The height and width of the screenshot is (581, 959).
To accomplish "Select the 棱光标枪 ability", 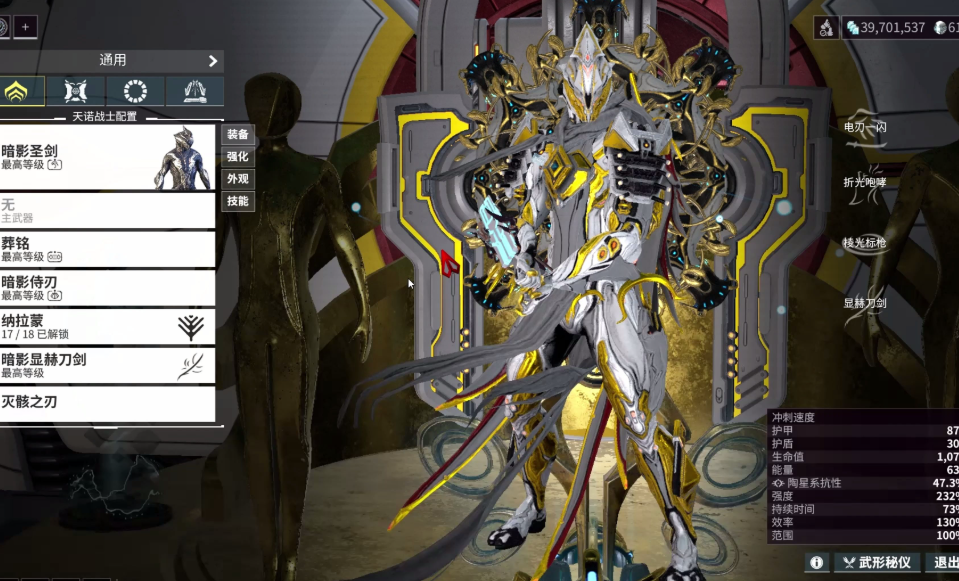I will [865, 243].
